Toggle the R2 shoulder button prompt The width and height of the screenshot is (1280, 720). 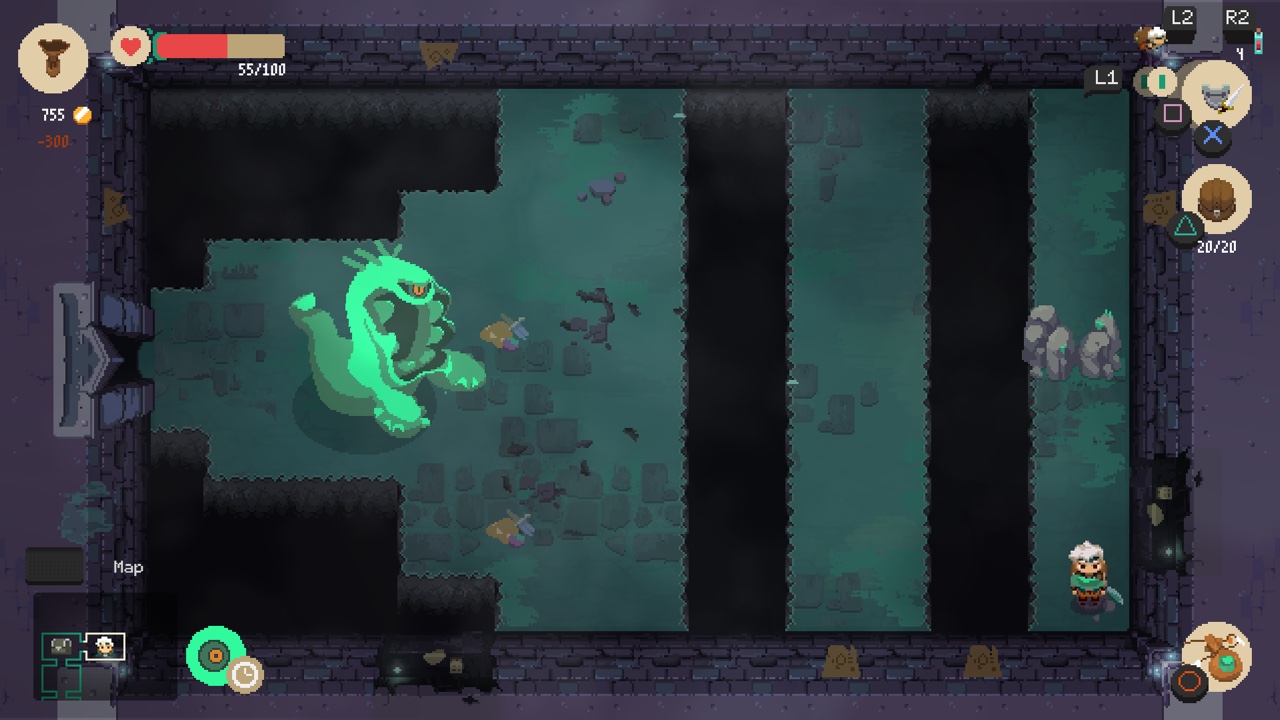1237,16
